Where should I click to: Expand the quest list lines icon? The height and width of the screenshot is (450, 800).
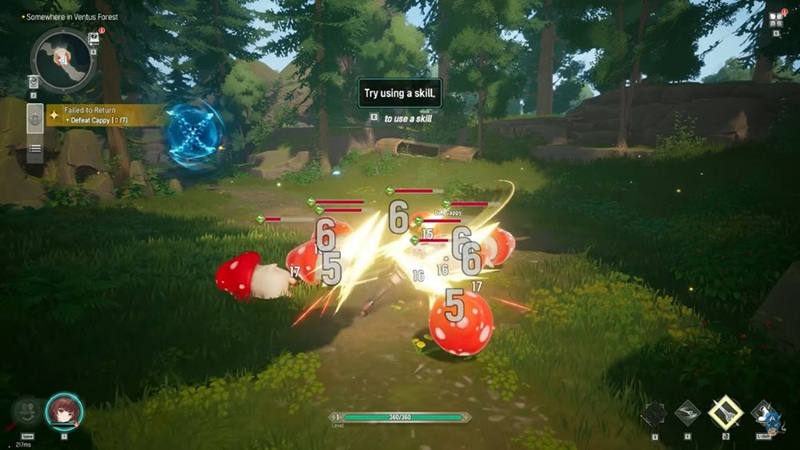coord(34,149)
